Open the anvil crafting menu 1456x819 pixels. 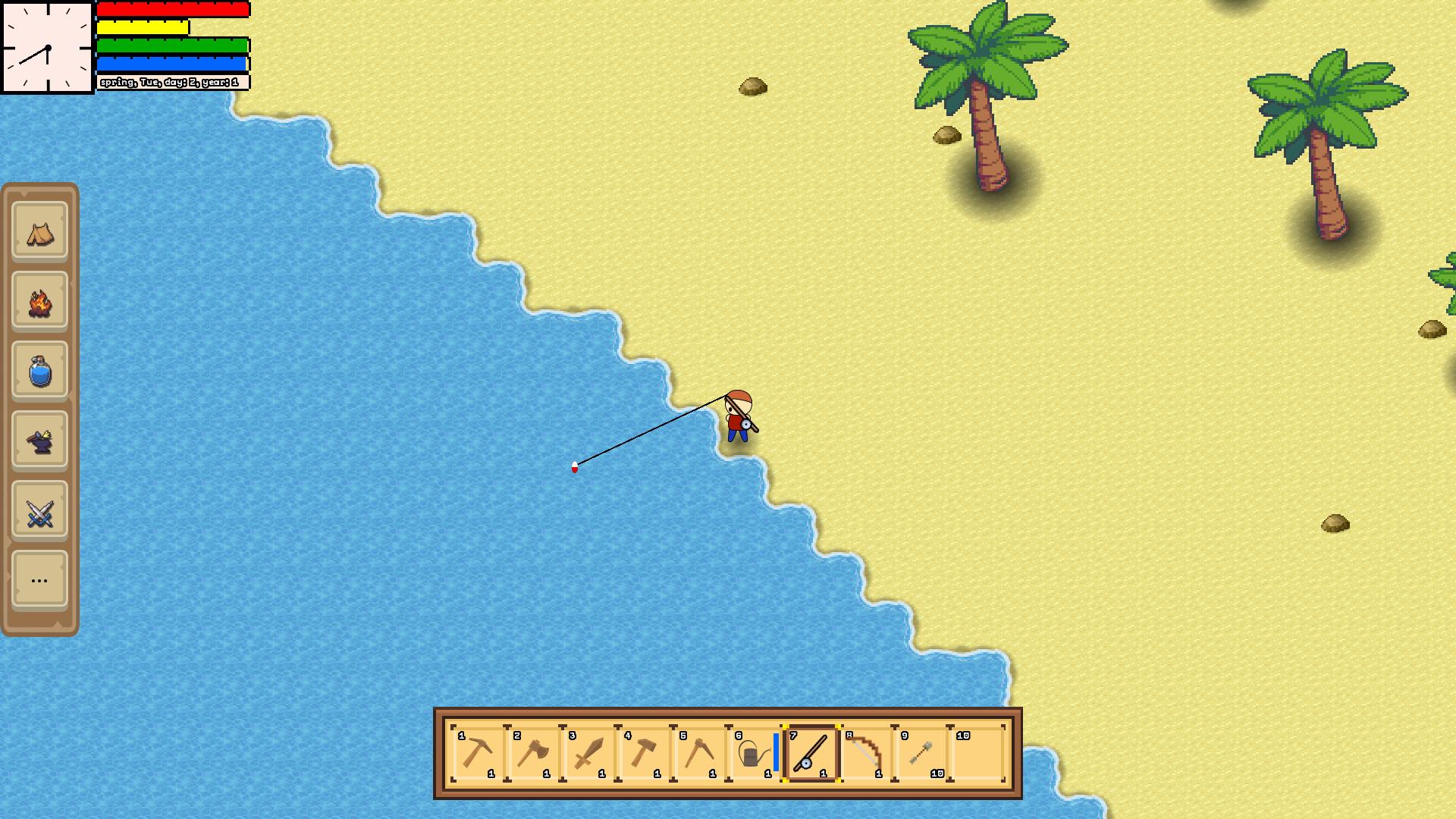pos(39,441)
